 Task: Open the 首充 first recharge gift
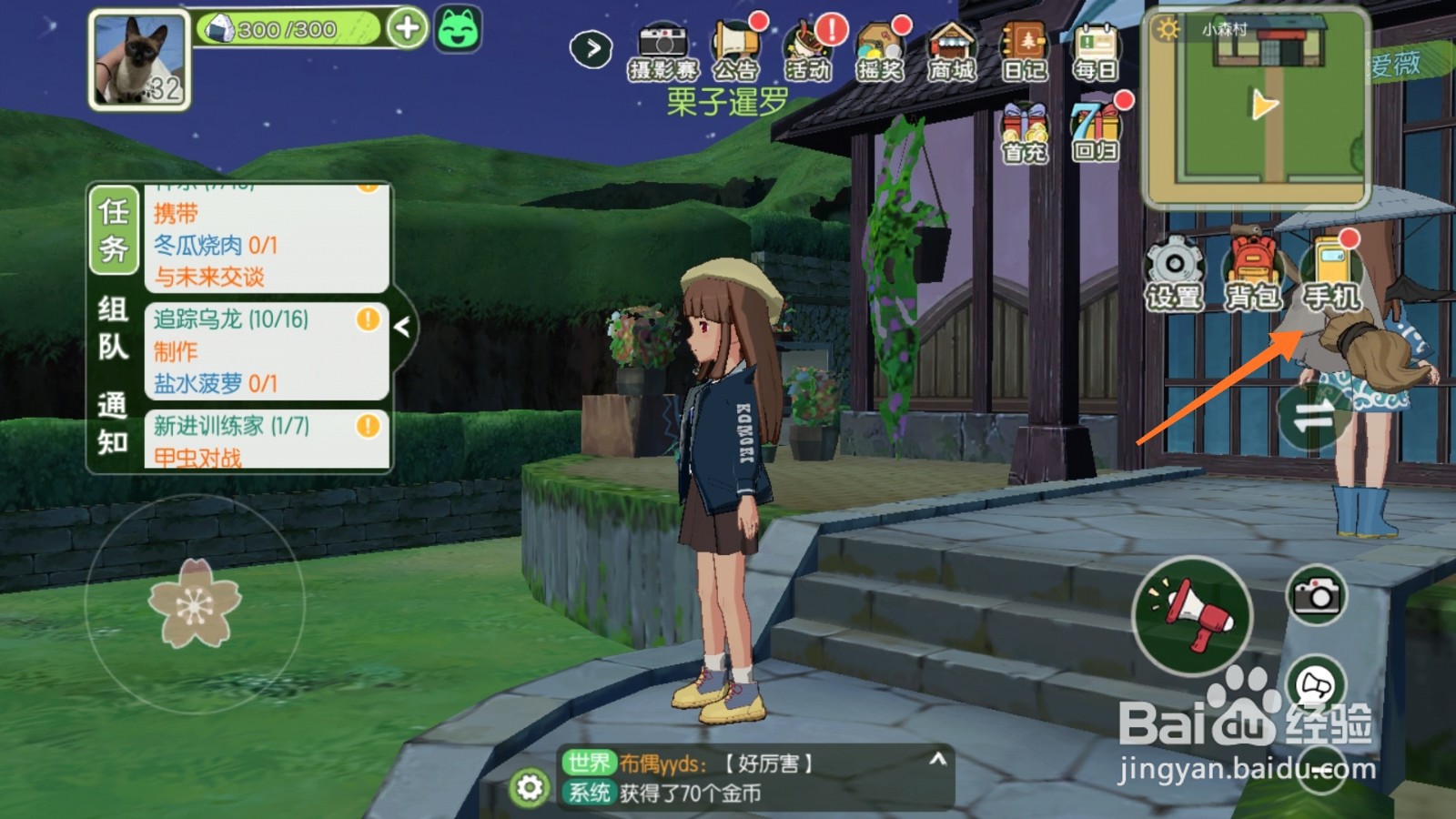(x=1026, y=132)
